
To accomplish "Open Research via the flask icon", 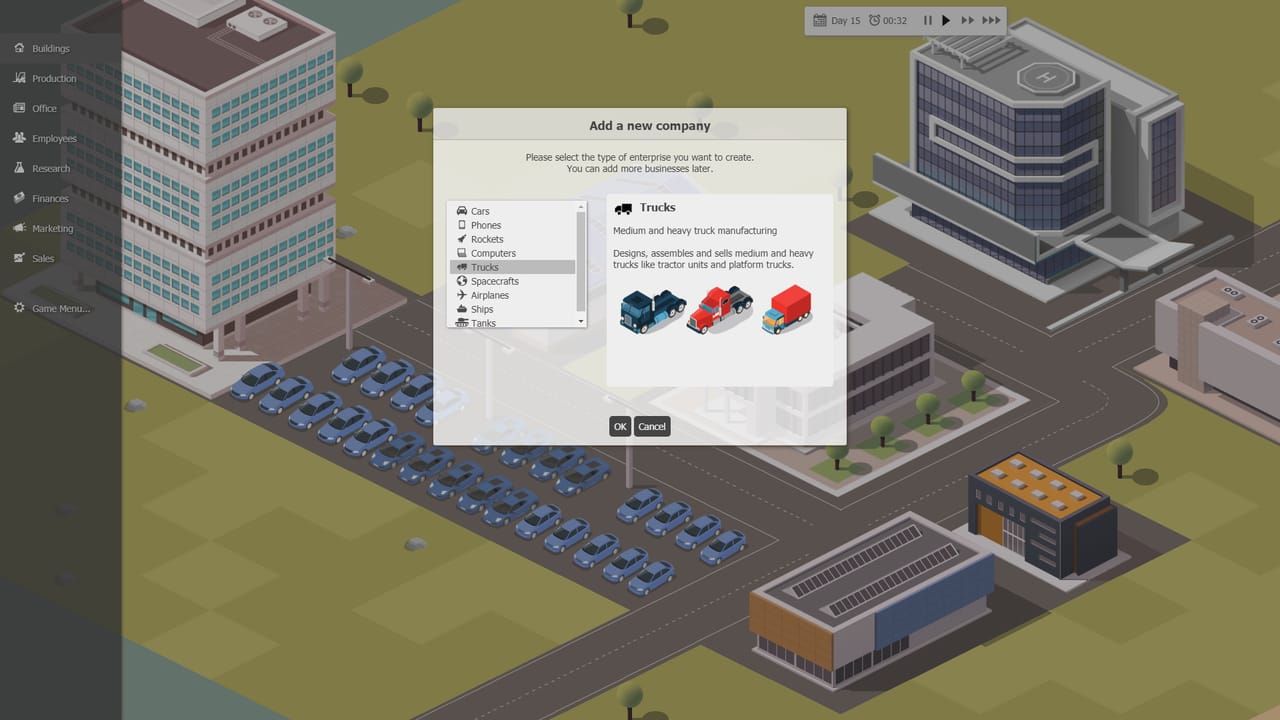I will click(x=19, y=168).
